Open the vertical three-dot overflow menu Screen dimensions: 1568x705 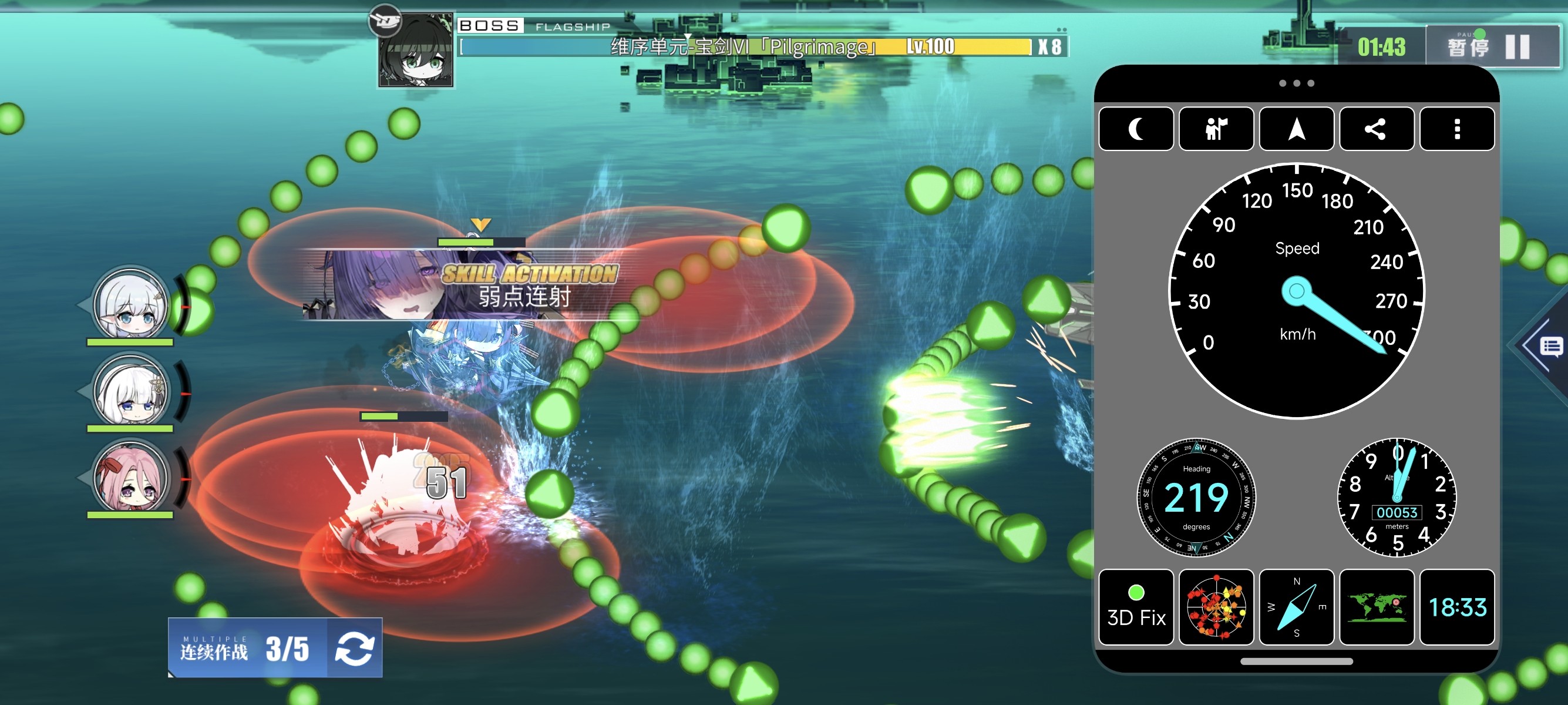(x=1456, y=129)
